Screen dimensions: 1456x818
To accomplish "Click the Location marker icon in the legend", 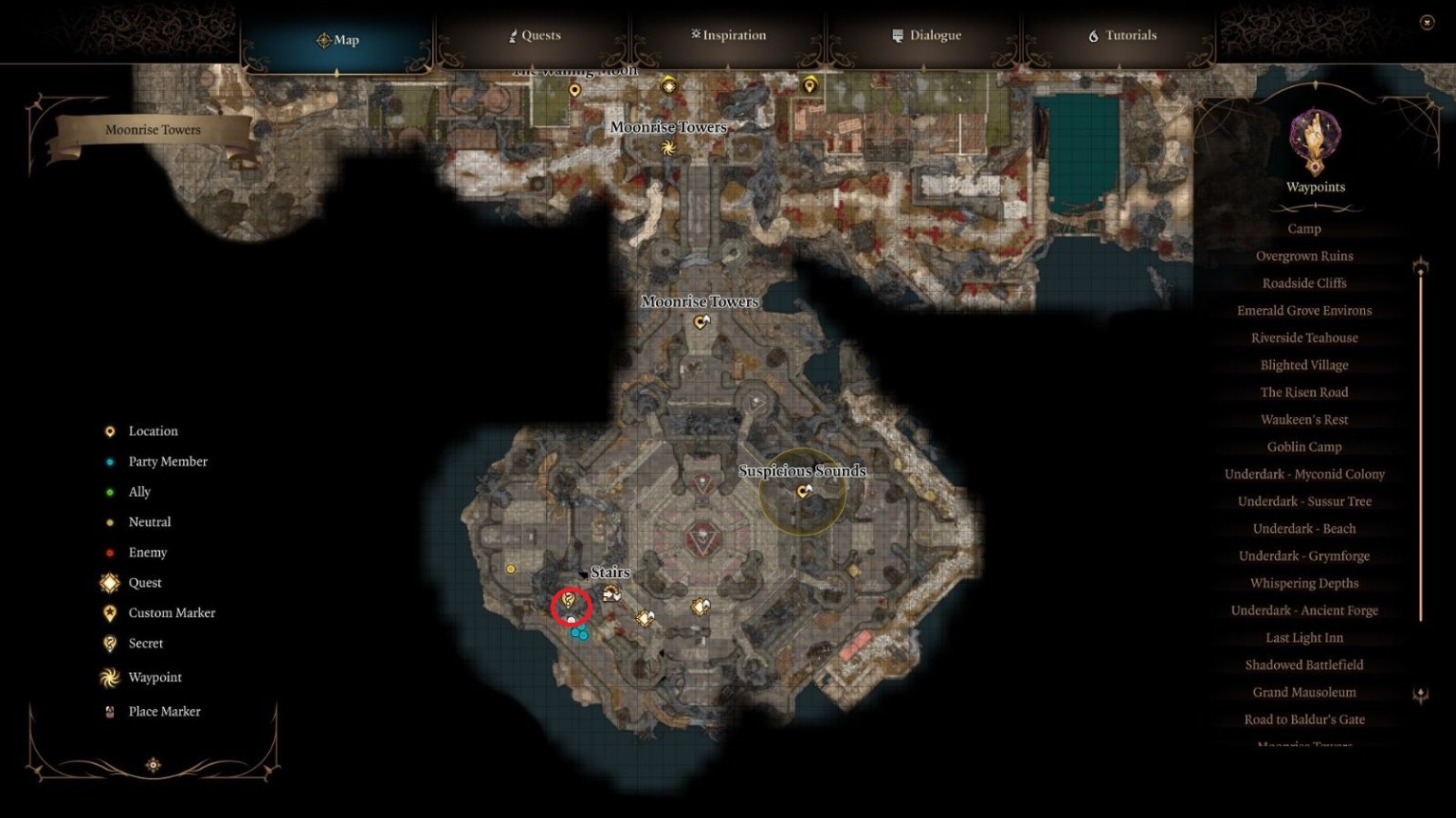I will pos(108,430).
